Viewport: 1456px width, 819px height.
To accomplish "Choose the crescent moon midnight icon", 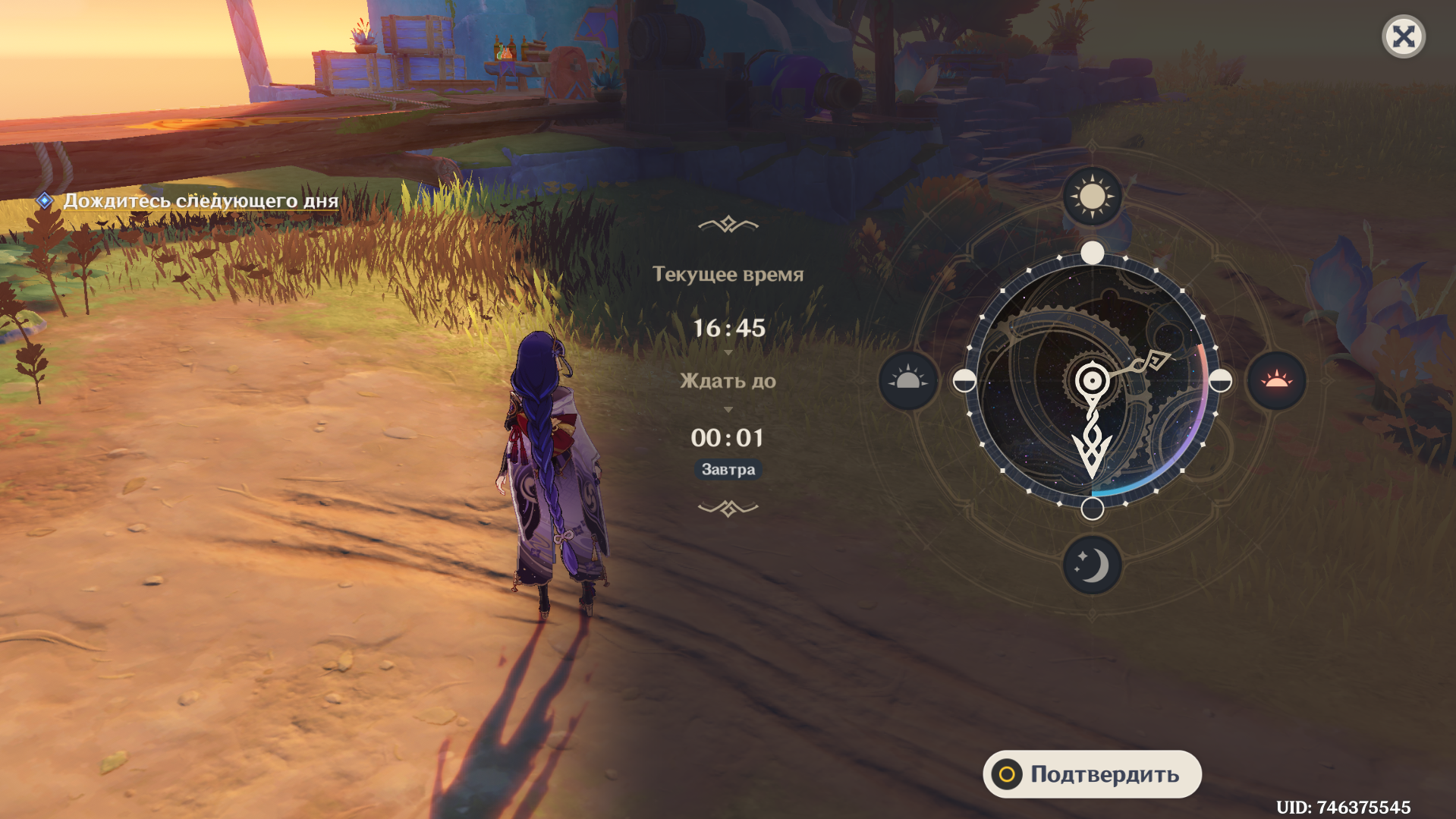I will (1092, 565).
